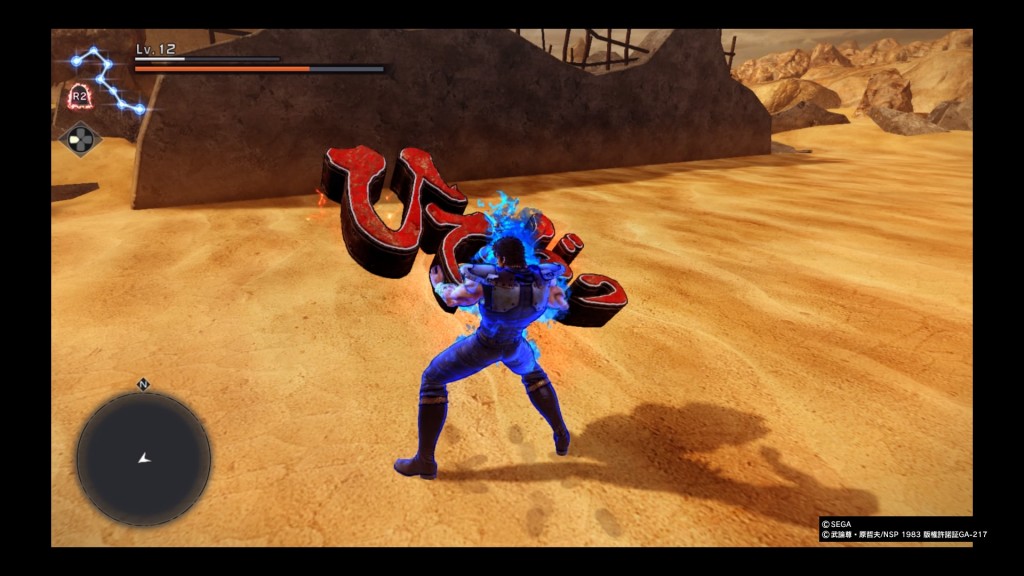Open the circular minimap

click(143, 458)
